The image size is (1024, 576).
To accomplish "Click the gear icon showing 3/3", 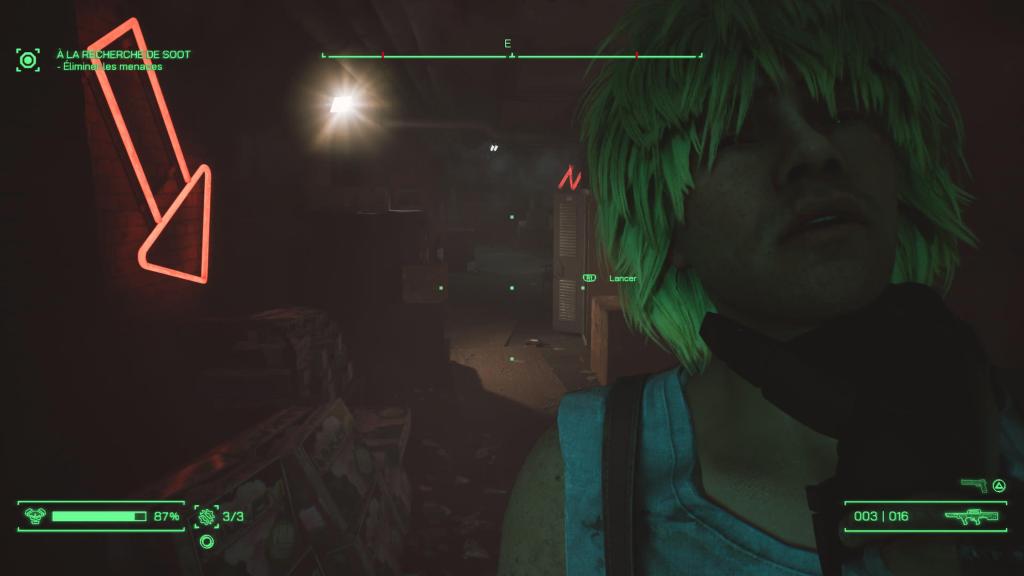I will (207, 516).
